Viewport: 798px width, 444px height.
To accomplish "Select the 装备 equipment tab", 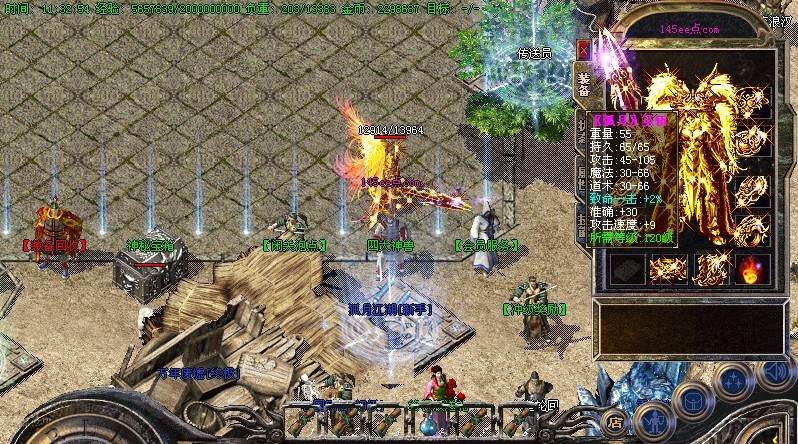I will click(x=584, y=83).
